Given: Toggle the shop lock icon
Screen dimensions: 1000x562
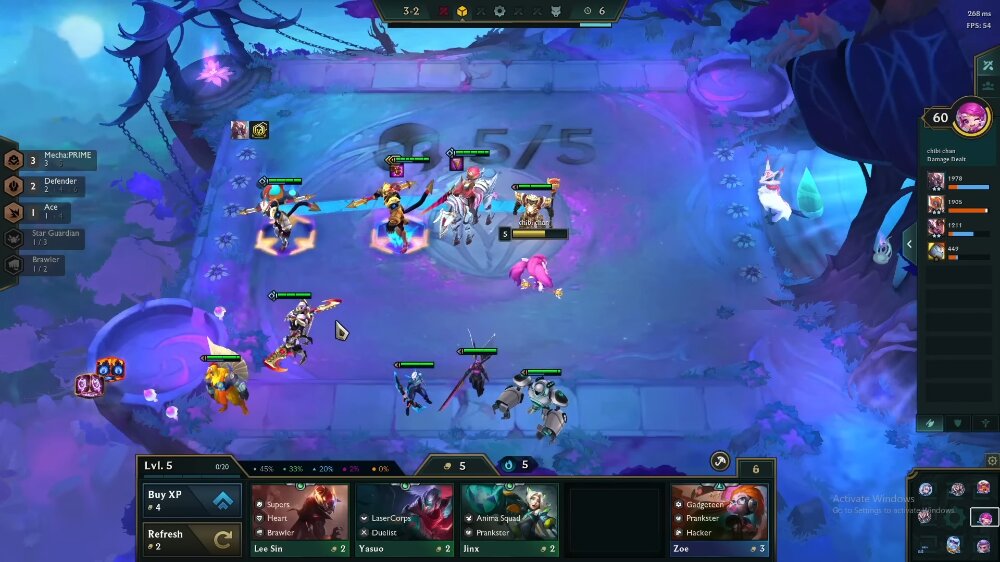Looking at the screenshot, I should (756, 469).
